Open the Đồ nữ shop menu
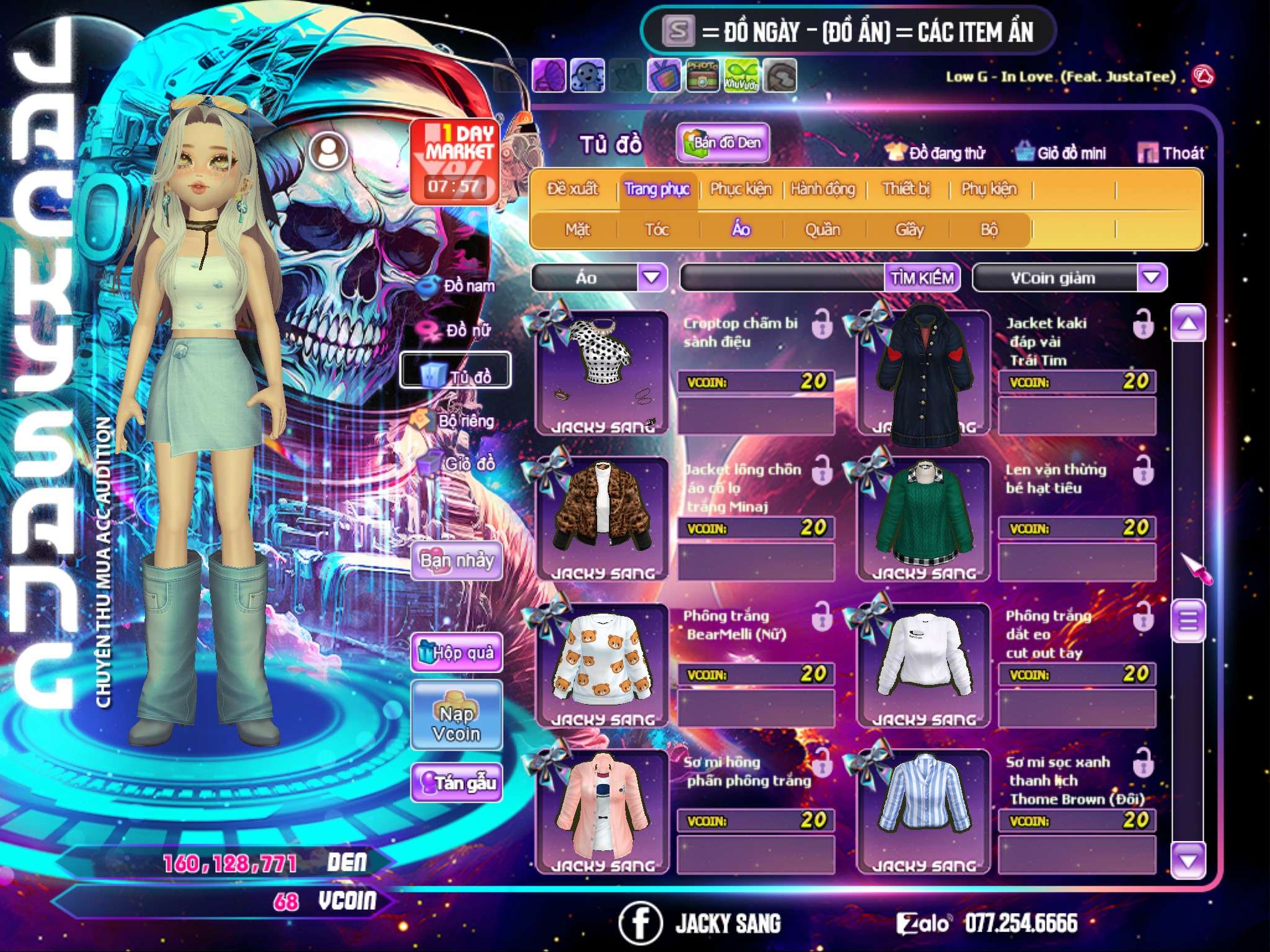This screenshot has height=952, width=1270. click(458, 330)
